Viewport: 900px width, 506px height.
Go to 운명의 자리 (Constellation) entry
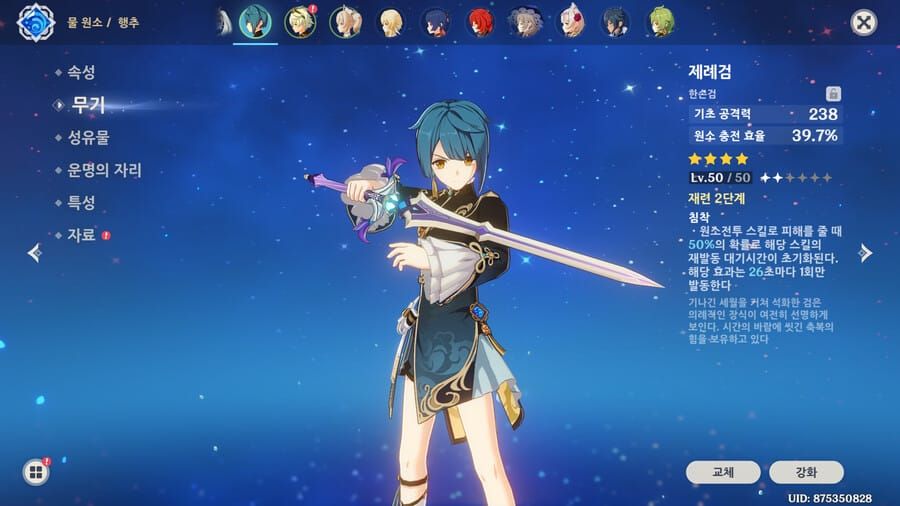coord(104,170)
